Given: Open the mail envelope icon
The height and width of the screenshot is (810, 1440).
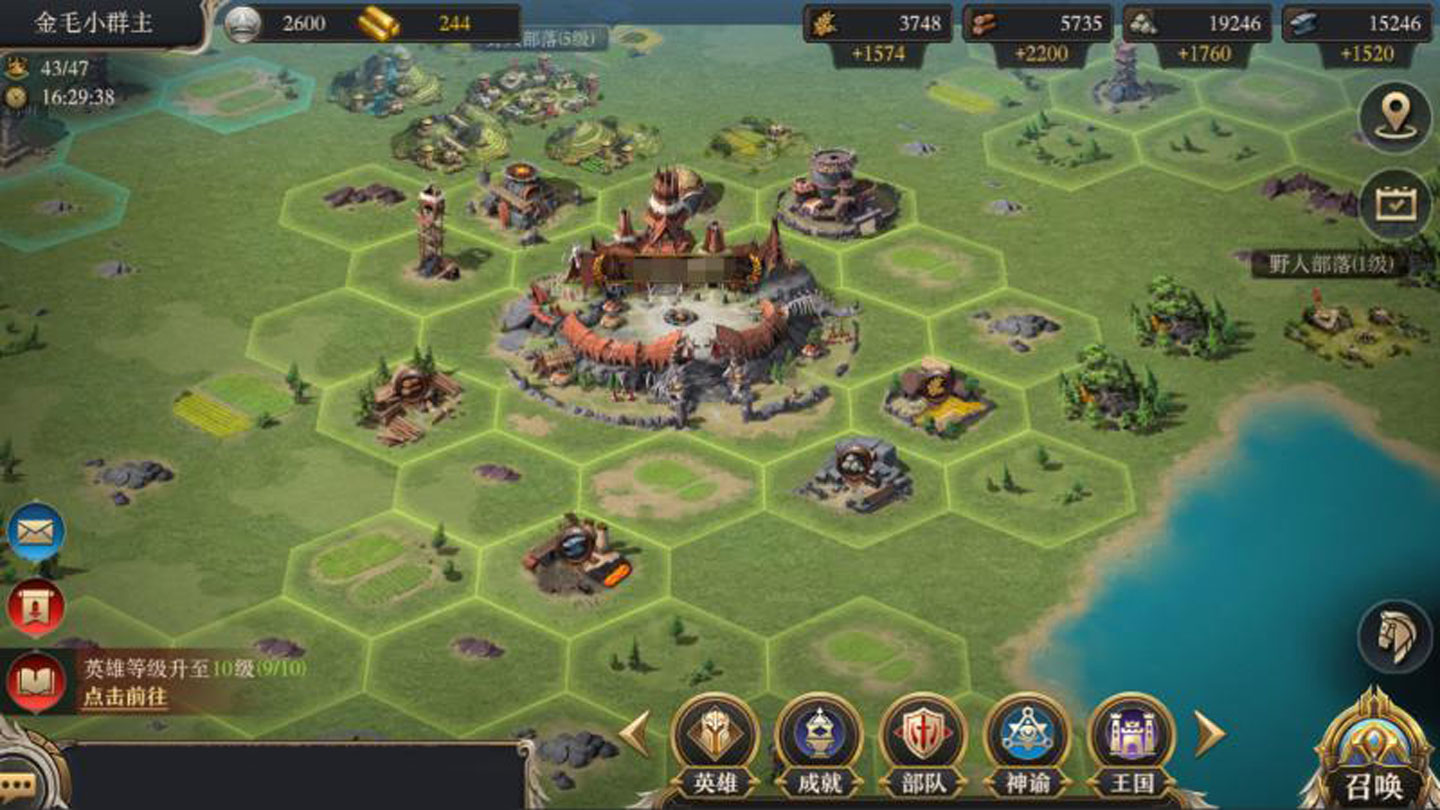Looking at the screenshot, I should click(x=36, y=532).
